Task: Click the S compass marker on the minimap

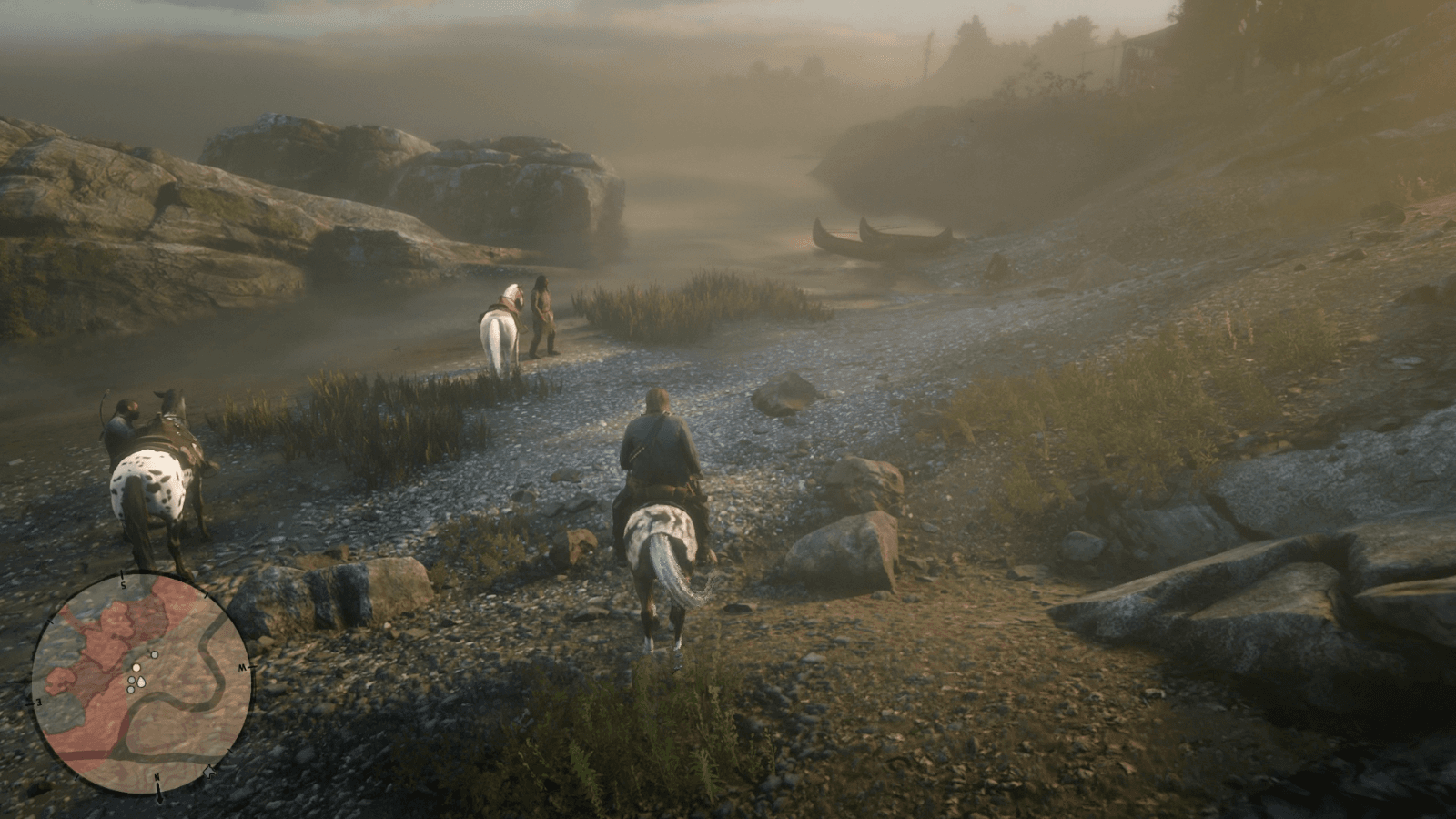Action: click(x=123, y=583)
